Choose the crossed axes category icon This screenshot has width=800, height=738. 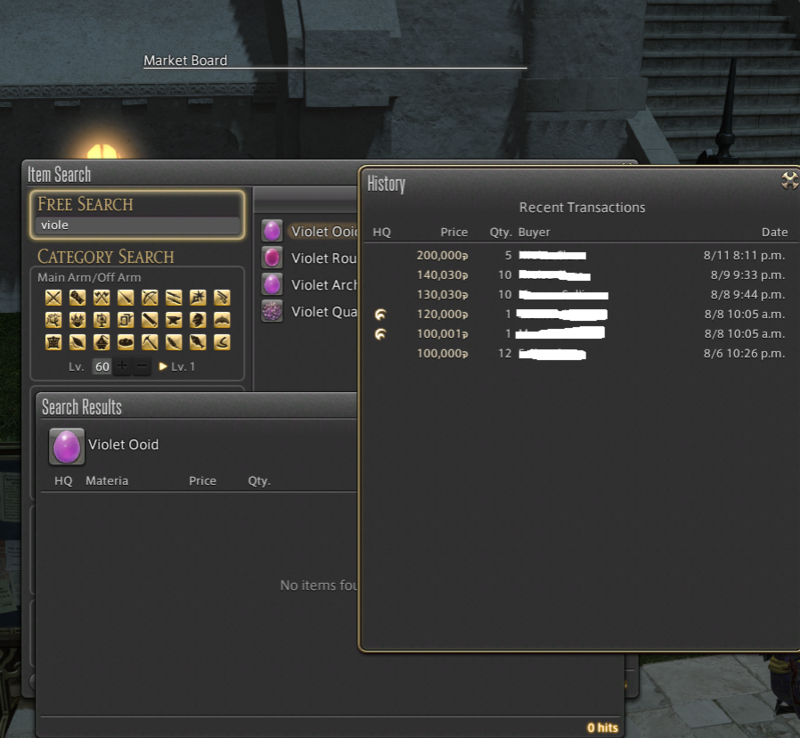[101, 297]
